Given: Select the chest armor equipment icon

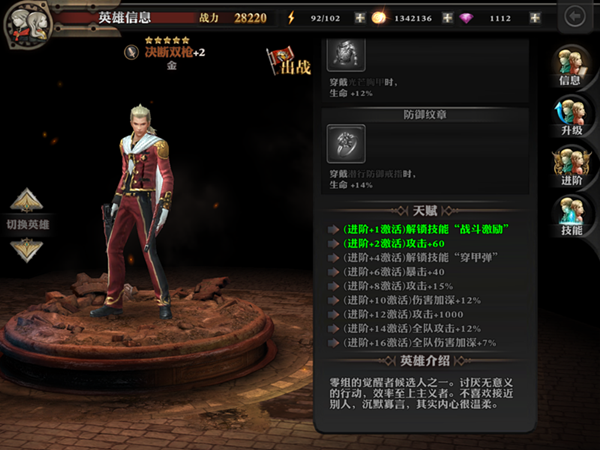Looking at the screenshot, I should click(x=346, y=54).
